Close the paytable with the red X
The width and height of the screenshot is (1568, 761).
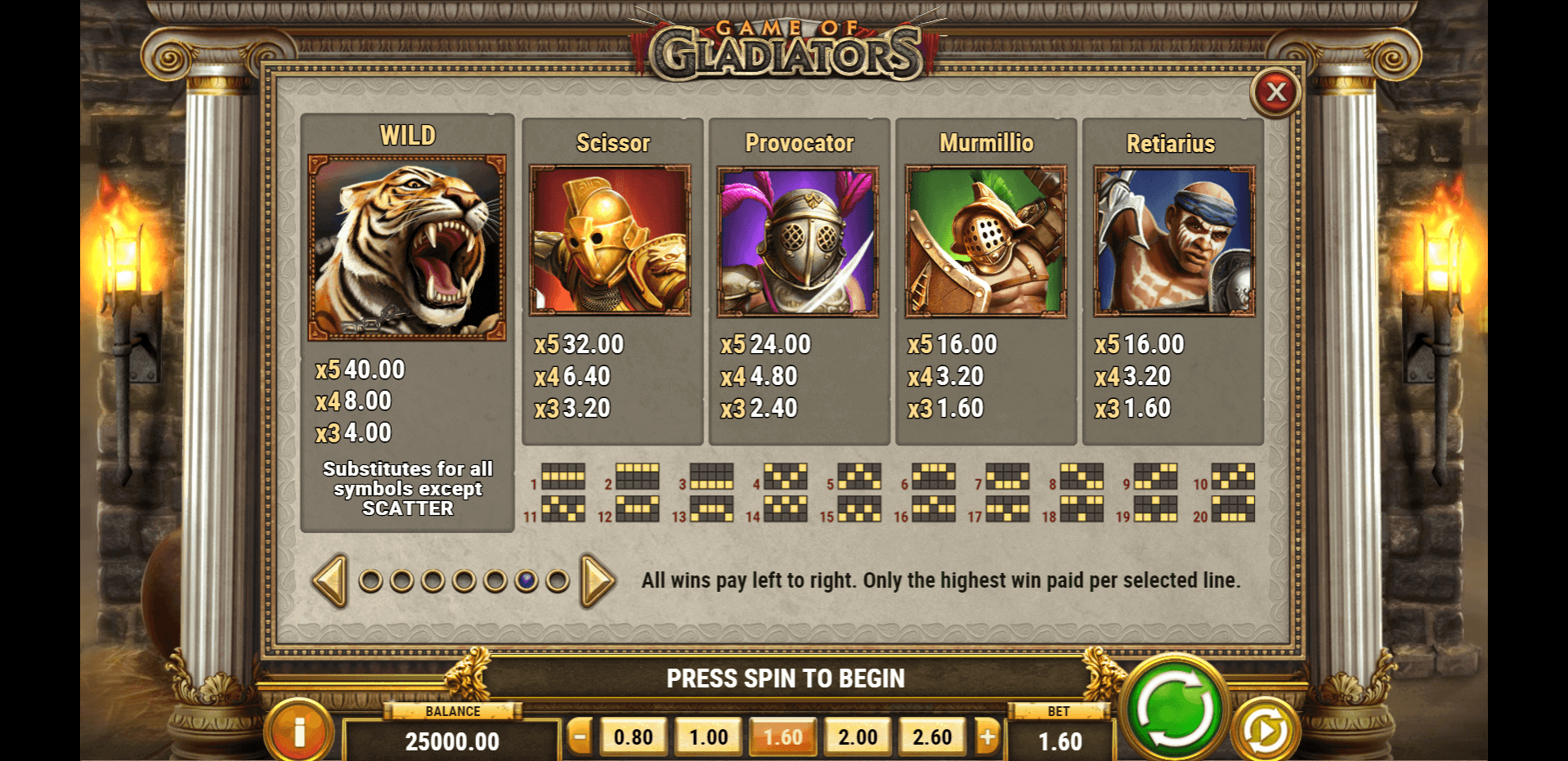1275,92
